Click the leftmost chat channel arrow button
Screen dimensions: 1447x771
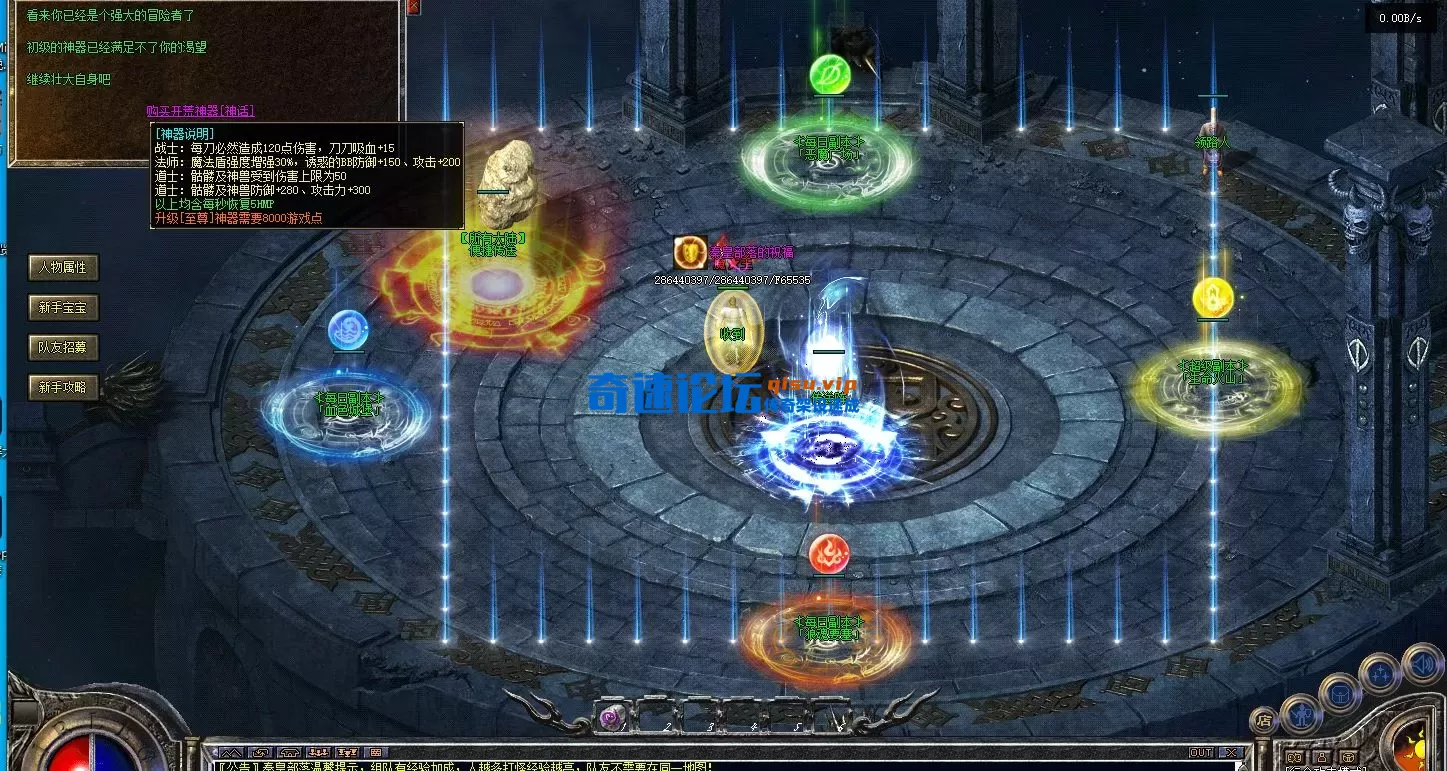coord(231,752)
